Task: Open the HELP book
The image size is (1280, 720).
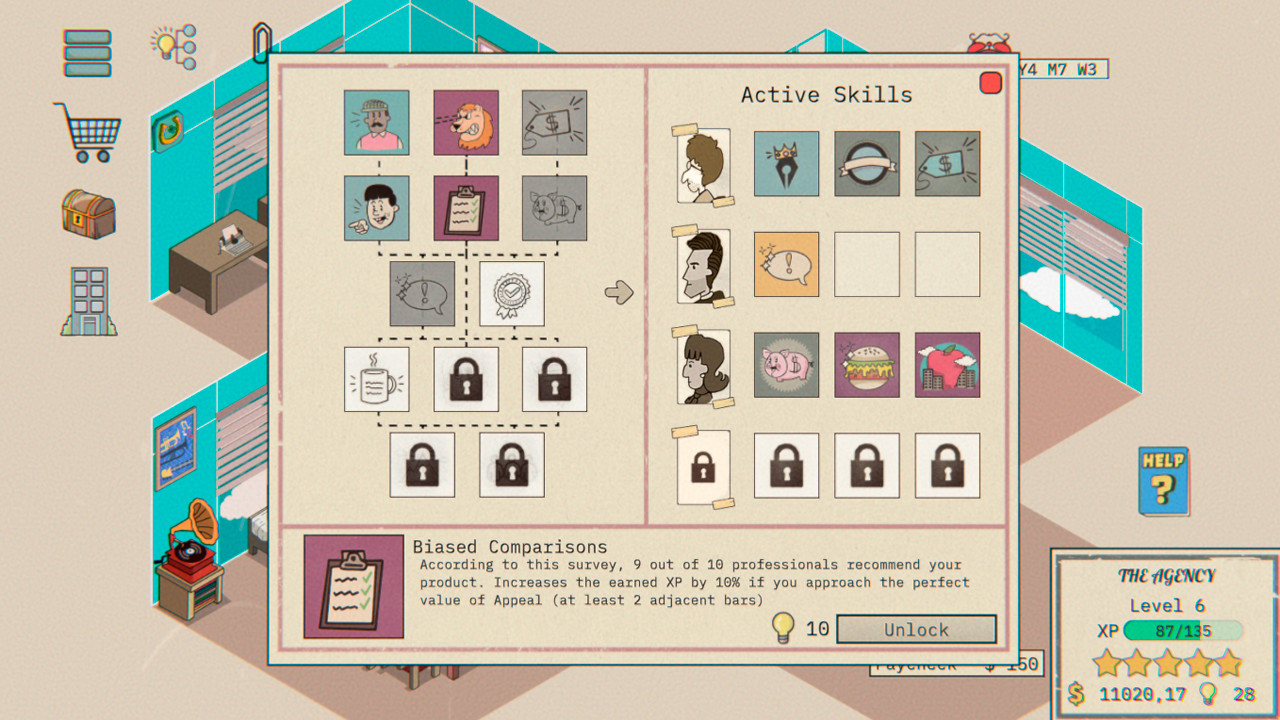Action: [x=1162, y=480]
